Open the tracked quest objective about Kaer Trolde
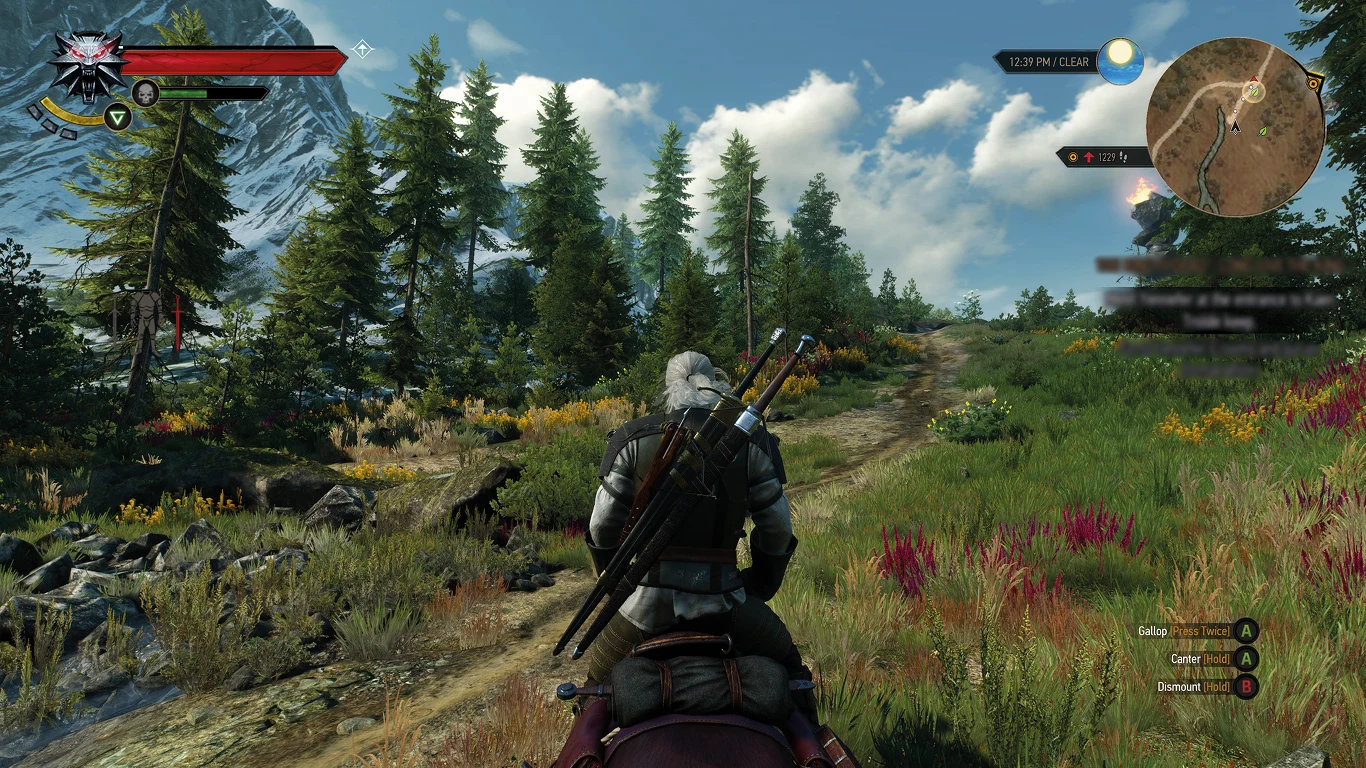The width and height of the screenshot is (1366, 768). tap(1220, 308)
